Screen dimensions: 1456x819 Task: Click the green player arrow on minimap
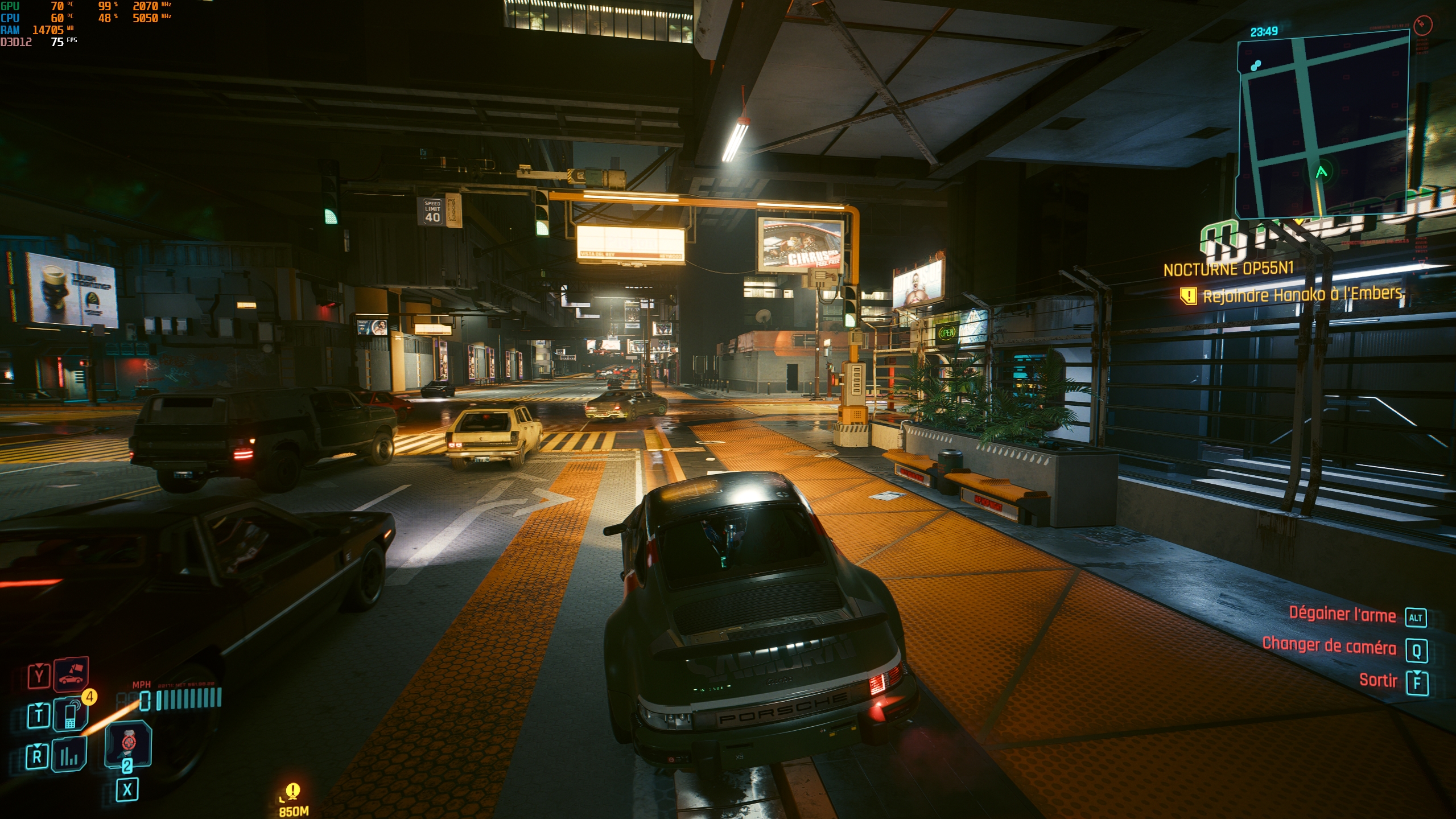1321,172
